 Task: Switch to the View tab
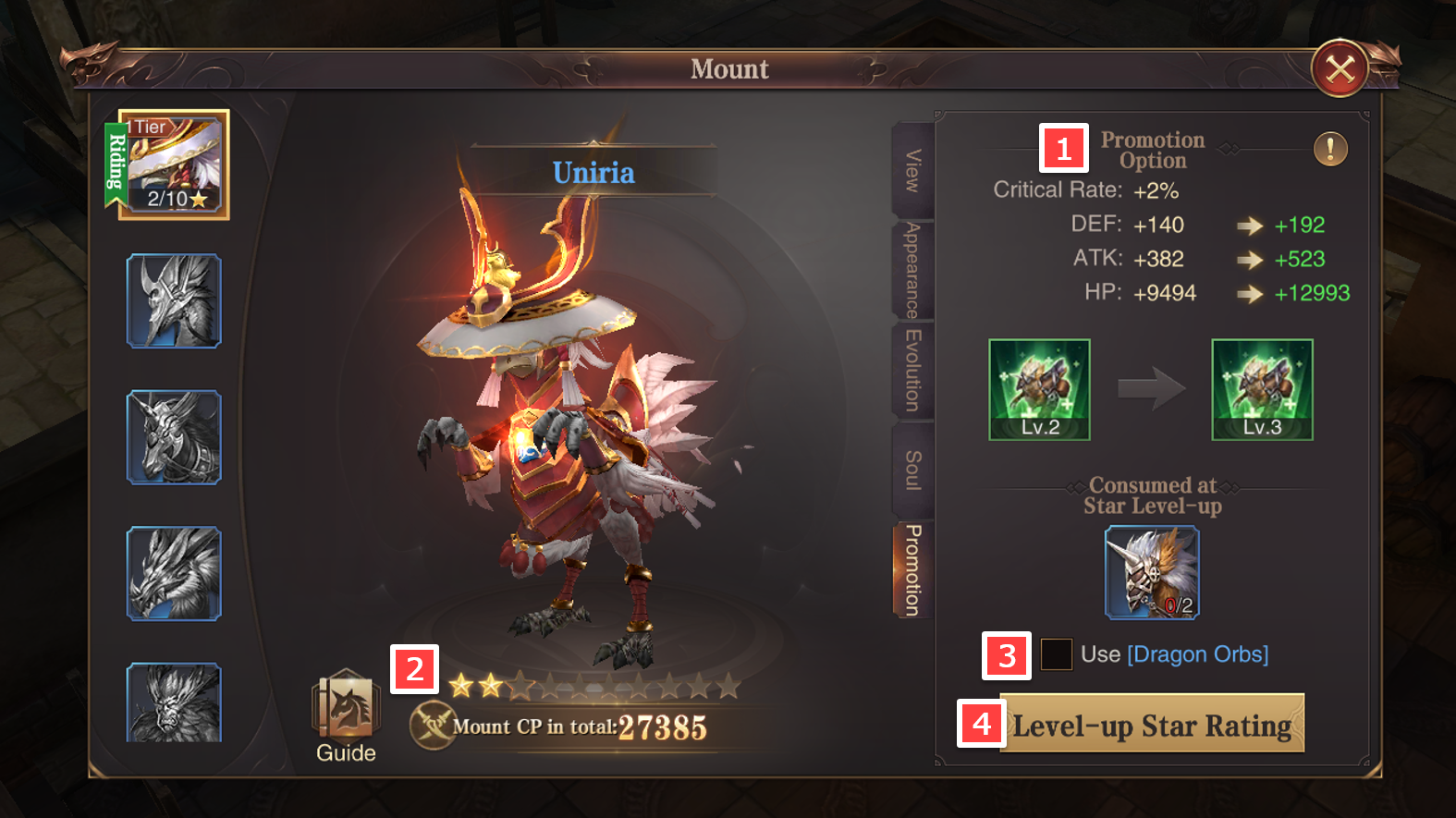point(912,171)
